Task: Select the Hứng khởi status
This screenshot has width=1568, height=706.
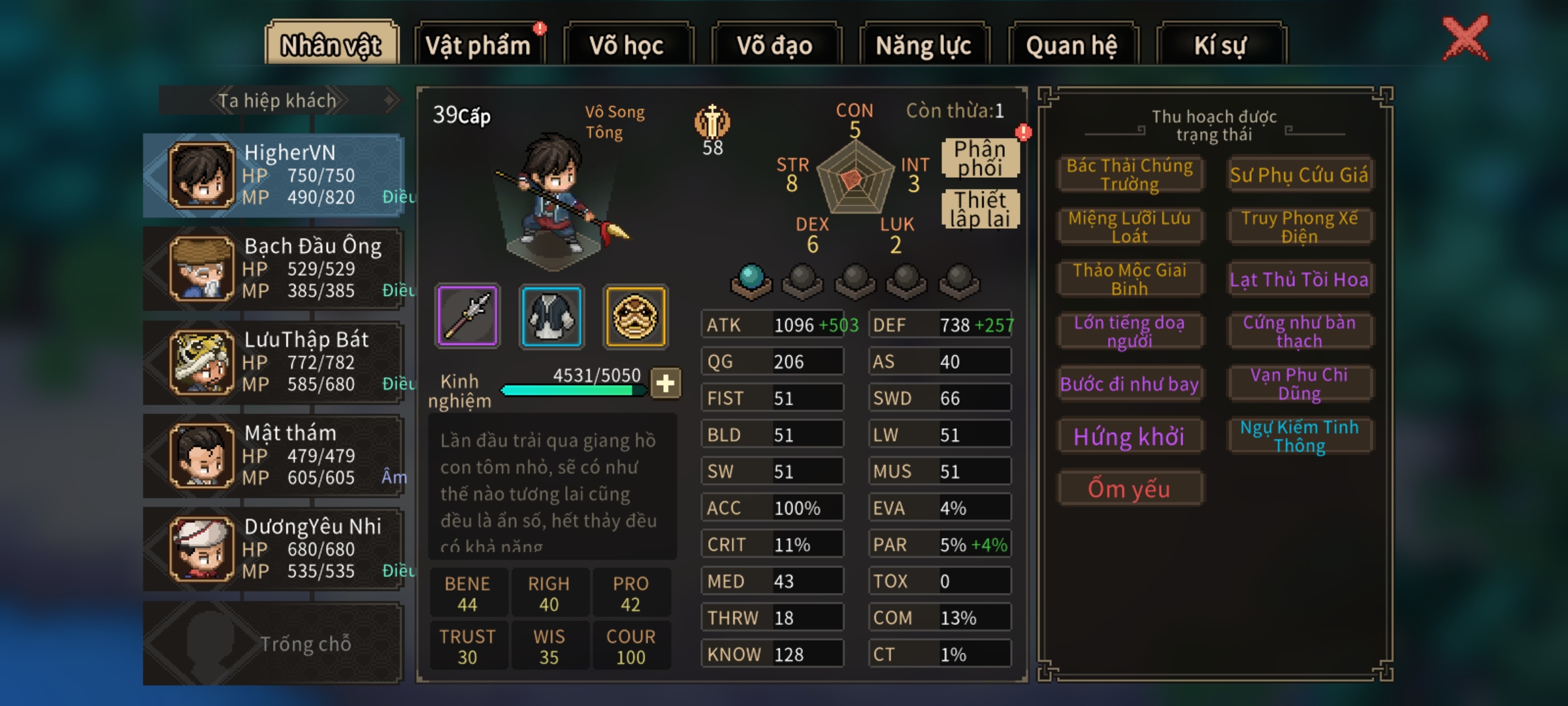Action: point(1129,437)
